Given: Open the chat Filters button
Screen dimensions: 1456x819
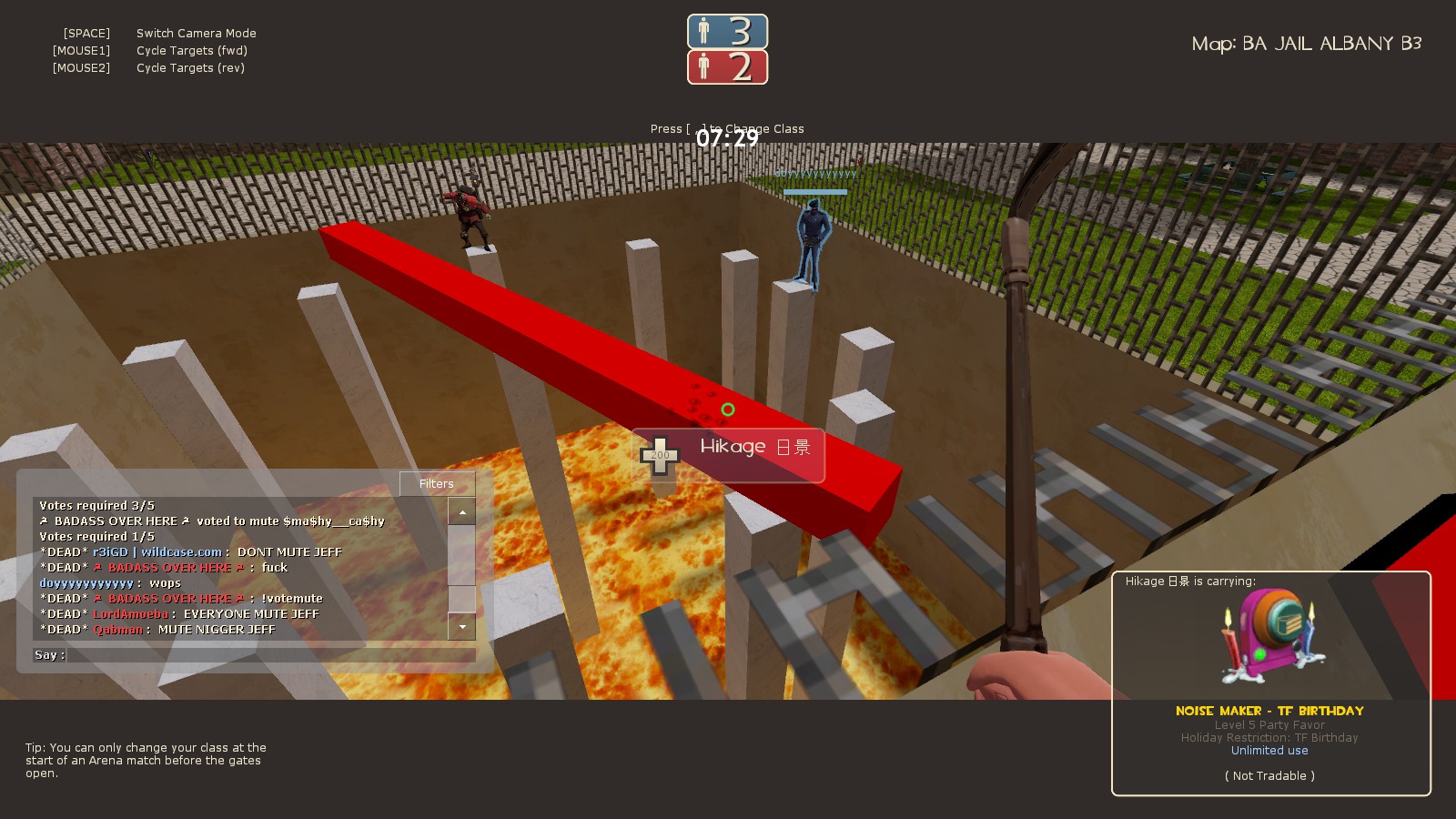Looking at the screenshot, I should pyautogui.click(x=437, y=484).
